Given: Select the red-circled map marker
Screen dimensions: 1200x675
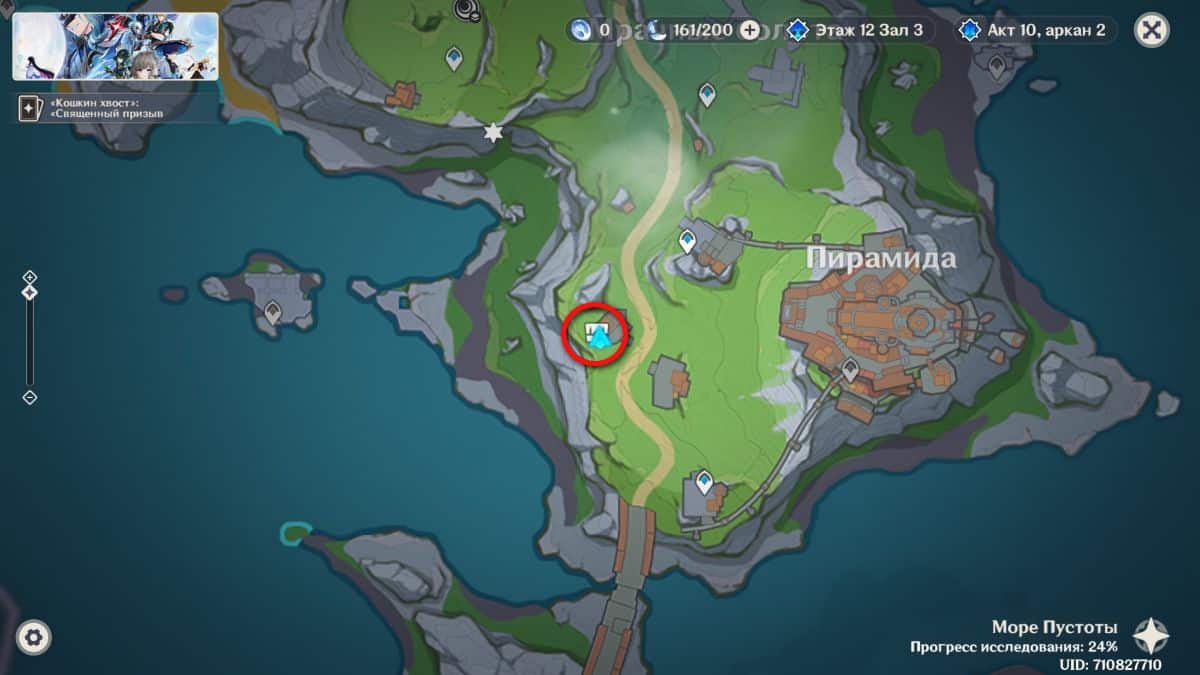Looking at the screenshot, I should point(599,334).
